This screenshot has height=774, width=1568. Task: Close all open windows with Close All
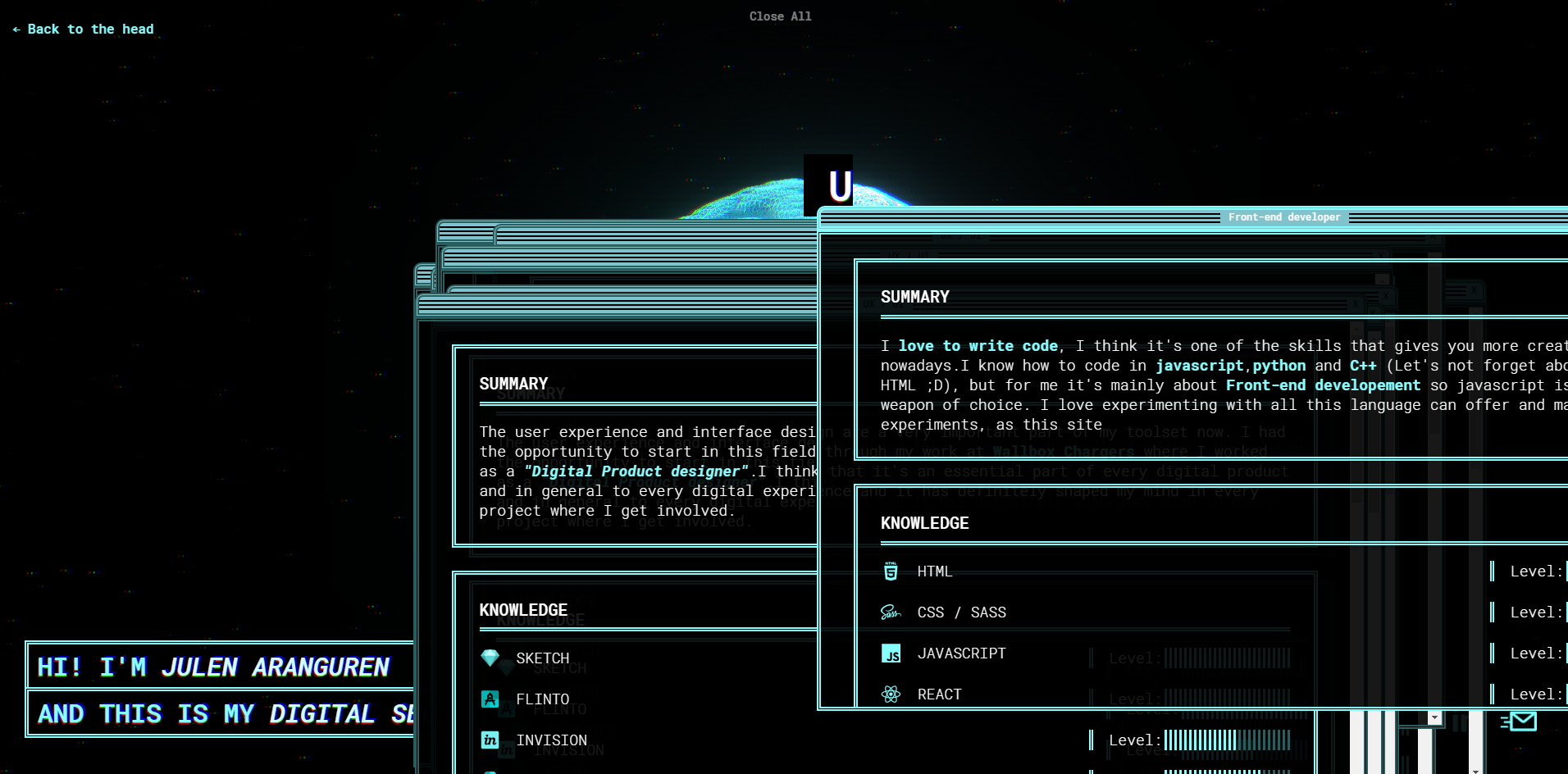(x=780, y=16)
